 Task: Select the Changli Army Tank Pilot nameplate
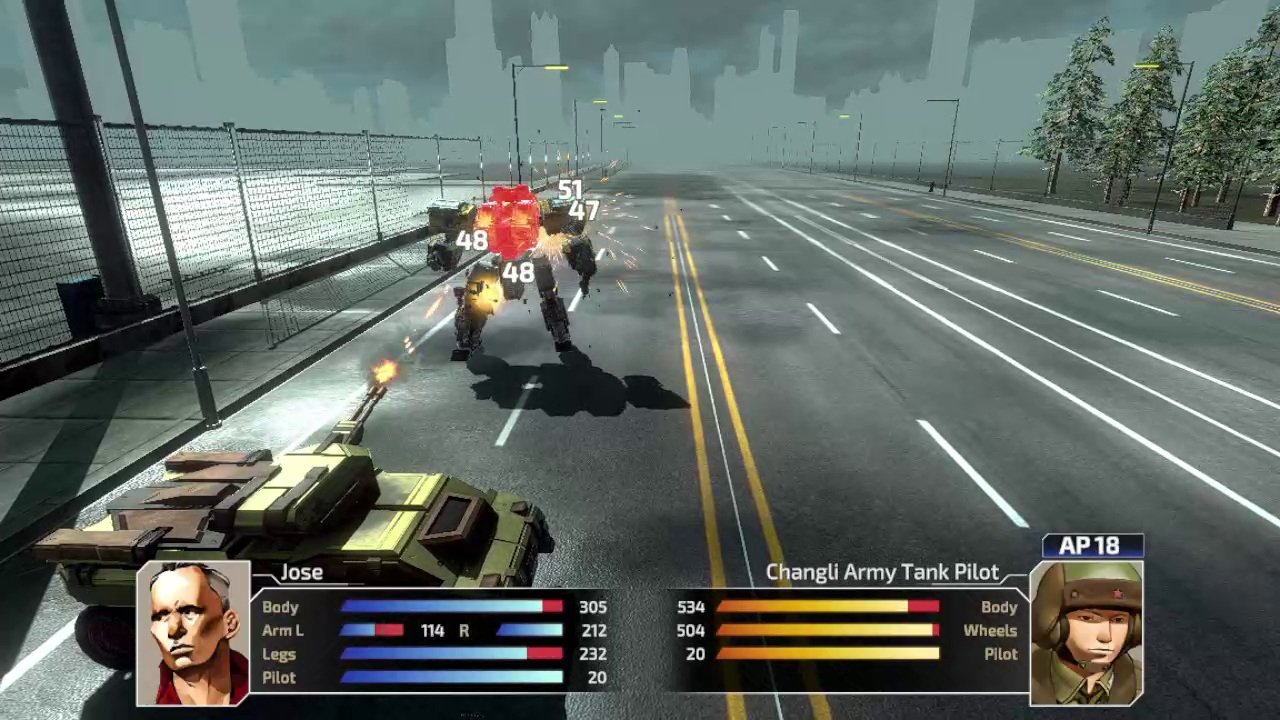pyautogui.click(x=882, y=572)
